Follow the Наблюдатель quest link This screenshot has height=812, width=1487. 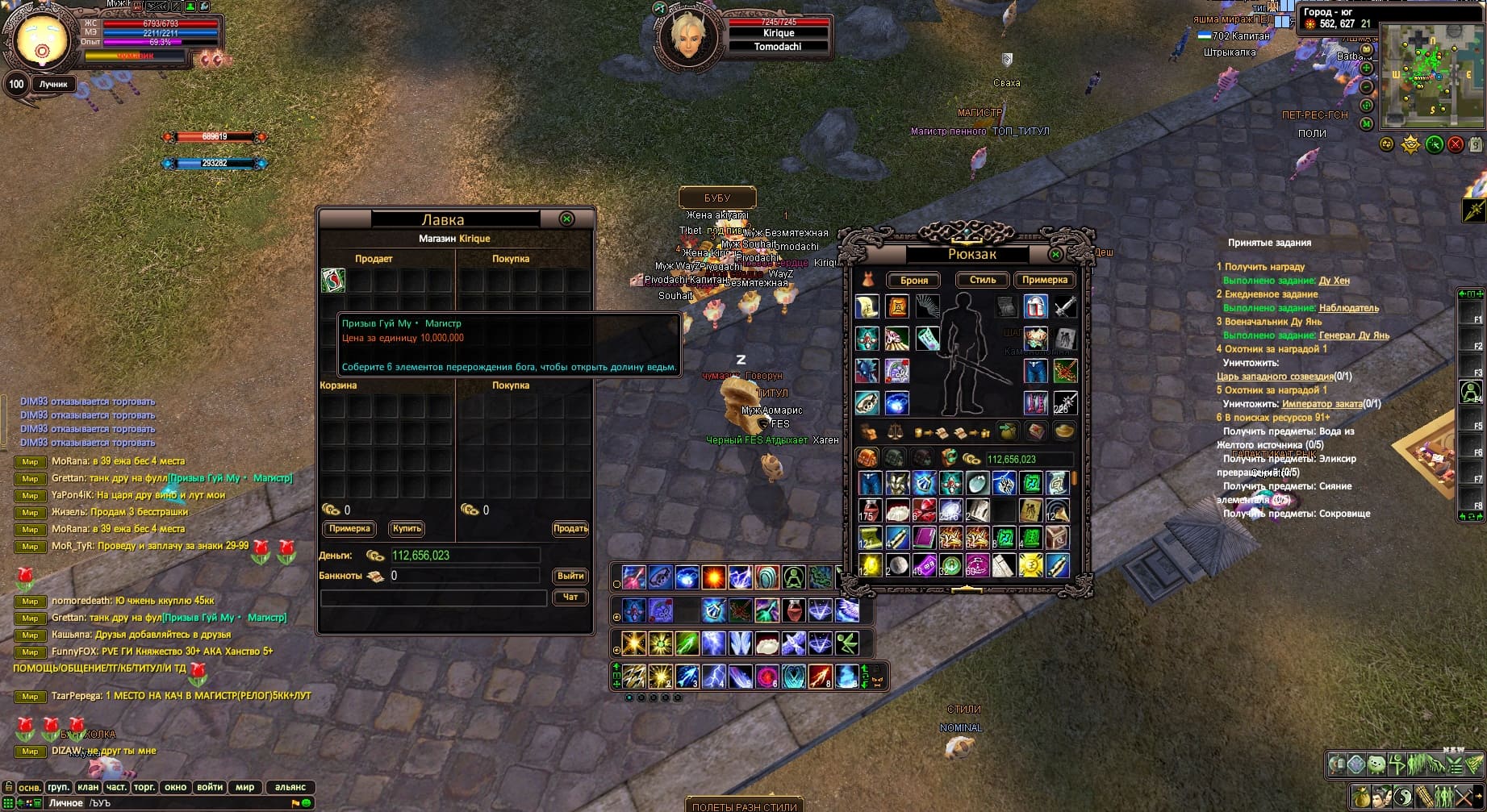click(x=1348, y=308)
